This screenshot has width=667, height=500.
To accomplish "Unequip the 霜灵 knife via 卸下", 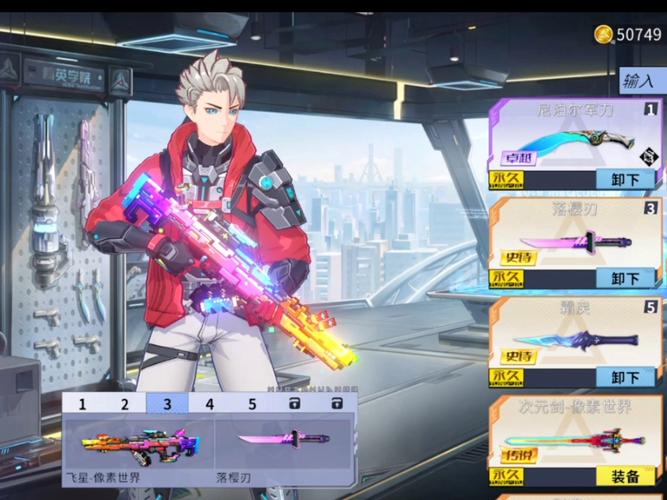I will coord(626,378).
